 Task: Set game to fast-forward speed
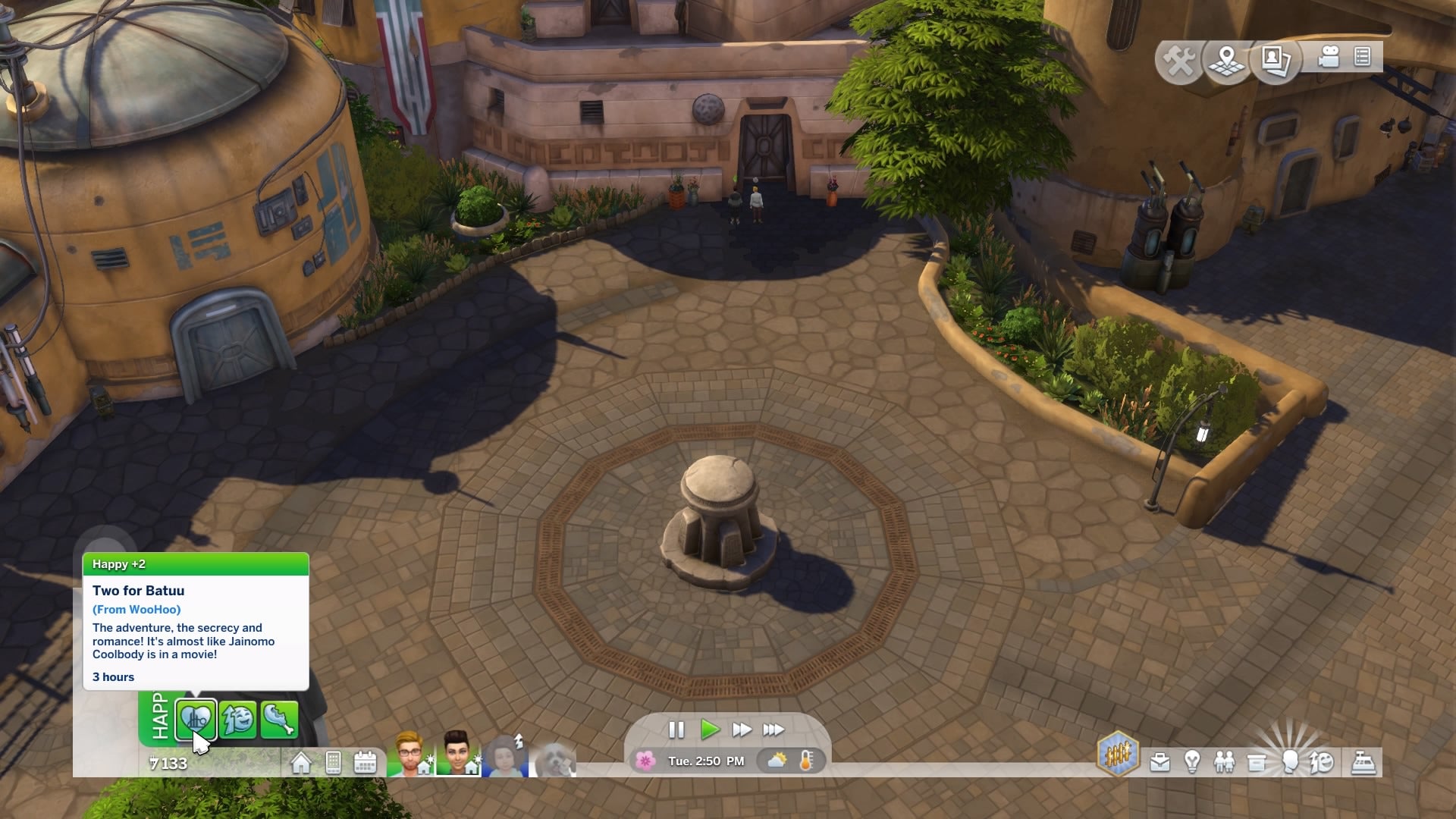(x=742, y=730)
